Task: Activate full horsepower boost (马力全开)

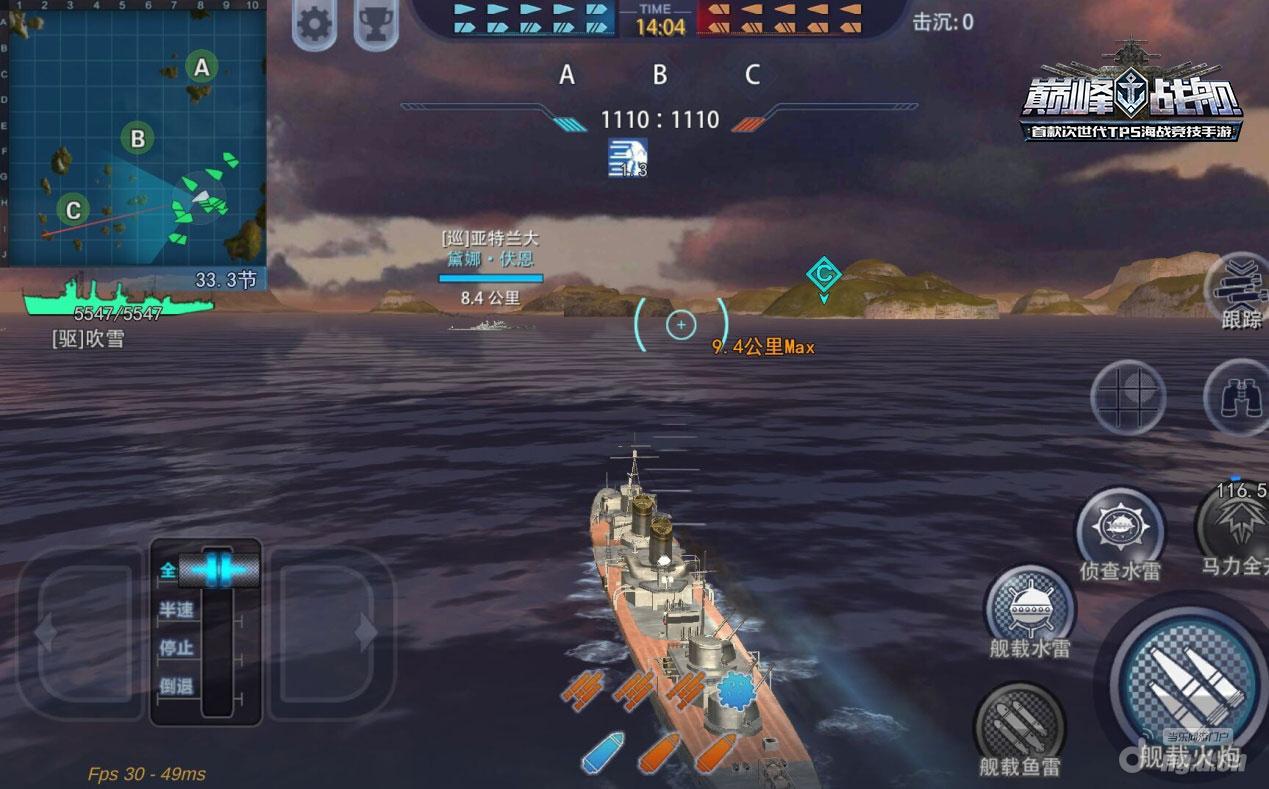Action: pos(1237,525)
